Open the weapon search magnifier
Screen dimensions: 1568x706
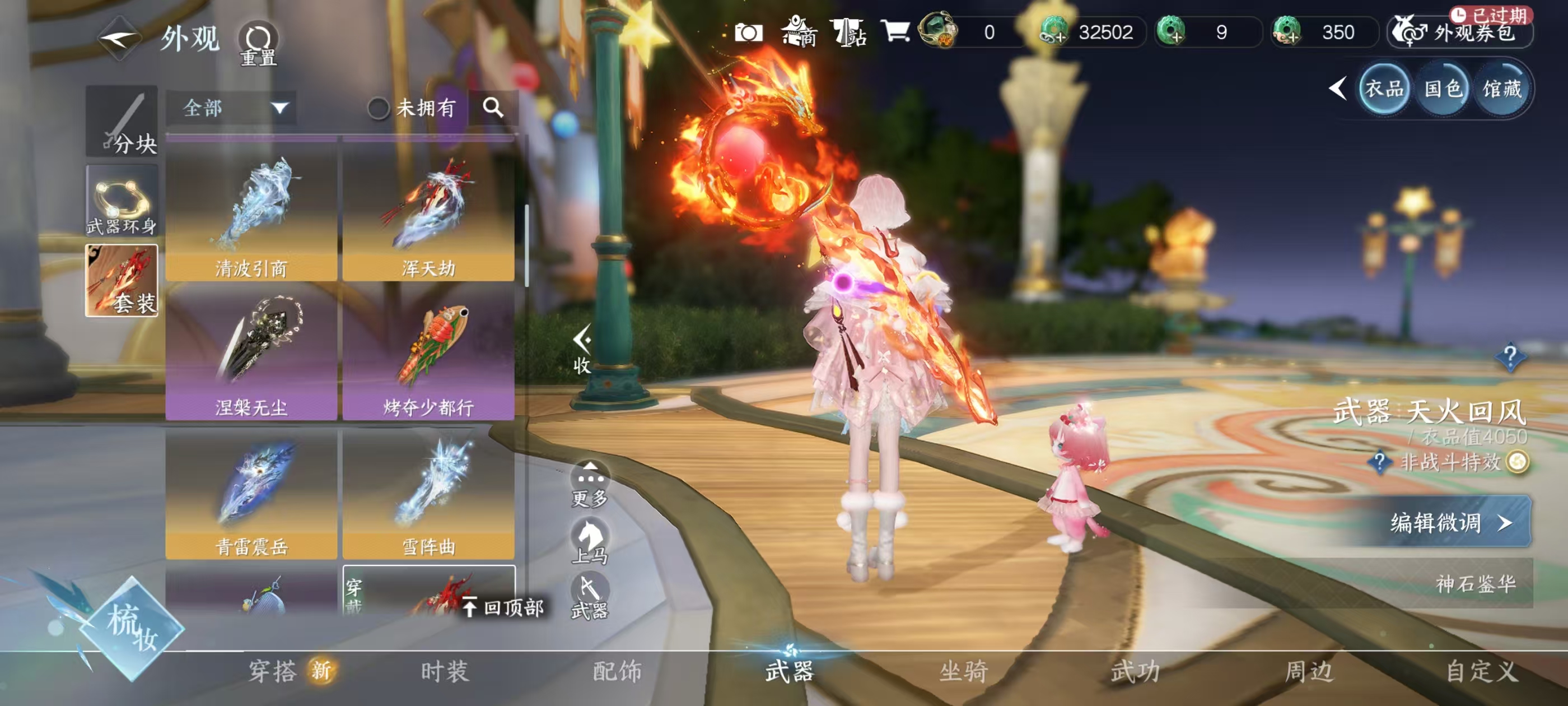(492, 108)
